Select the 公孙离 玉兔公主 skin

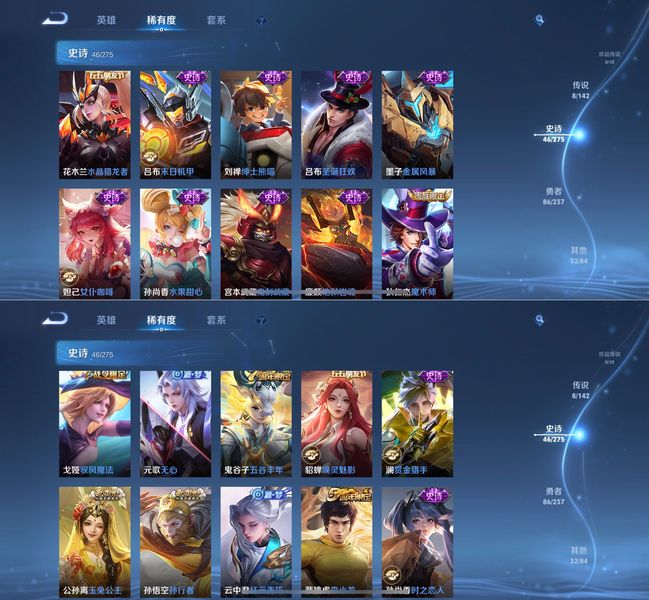coord(94,541)
